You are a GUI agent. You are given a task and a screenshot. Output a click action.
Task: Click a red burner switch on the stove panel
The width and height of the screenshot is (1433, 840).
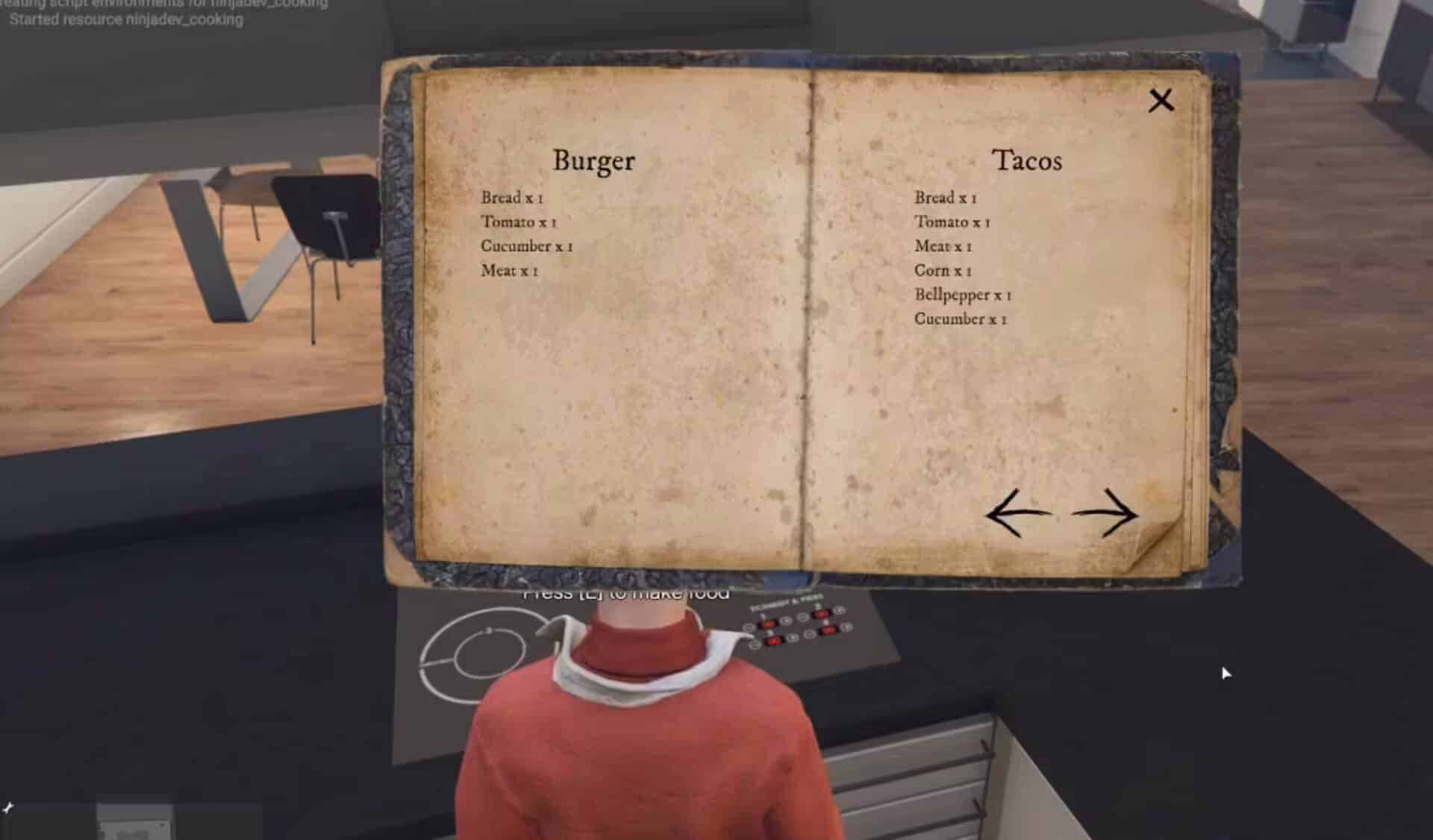point(769,624)
